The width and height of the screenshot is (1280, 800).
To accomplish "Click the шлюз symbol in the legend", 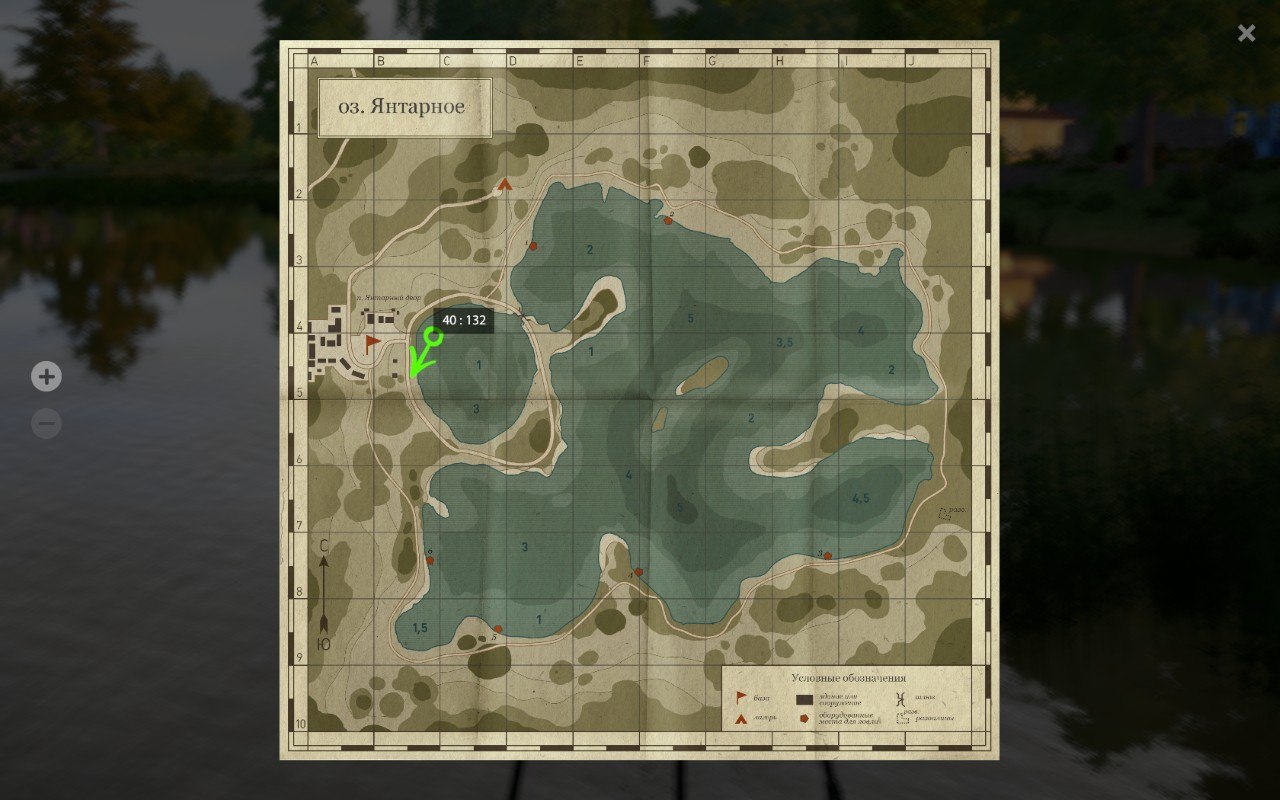I will [898, 697].
